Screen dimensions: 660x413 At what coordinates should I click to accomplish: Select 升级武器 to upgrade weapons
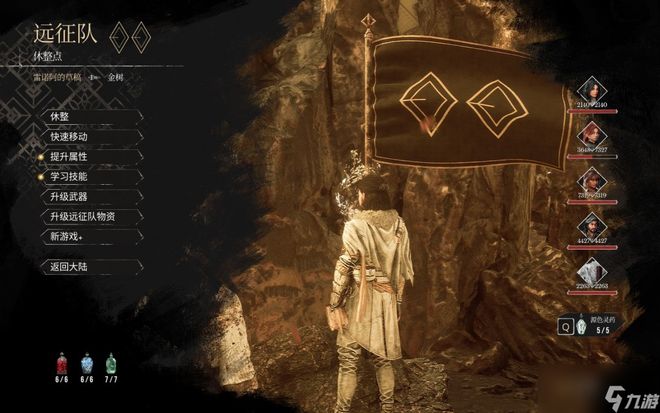coord(68,196)
